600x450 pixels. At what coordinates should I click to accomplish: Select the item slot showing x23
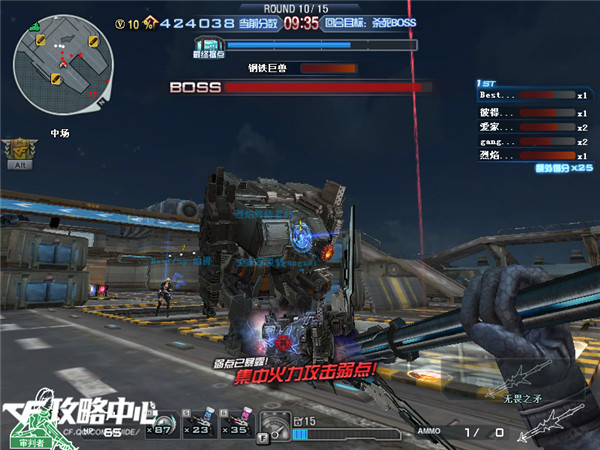198,423
